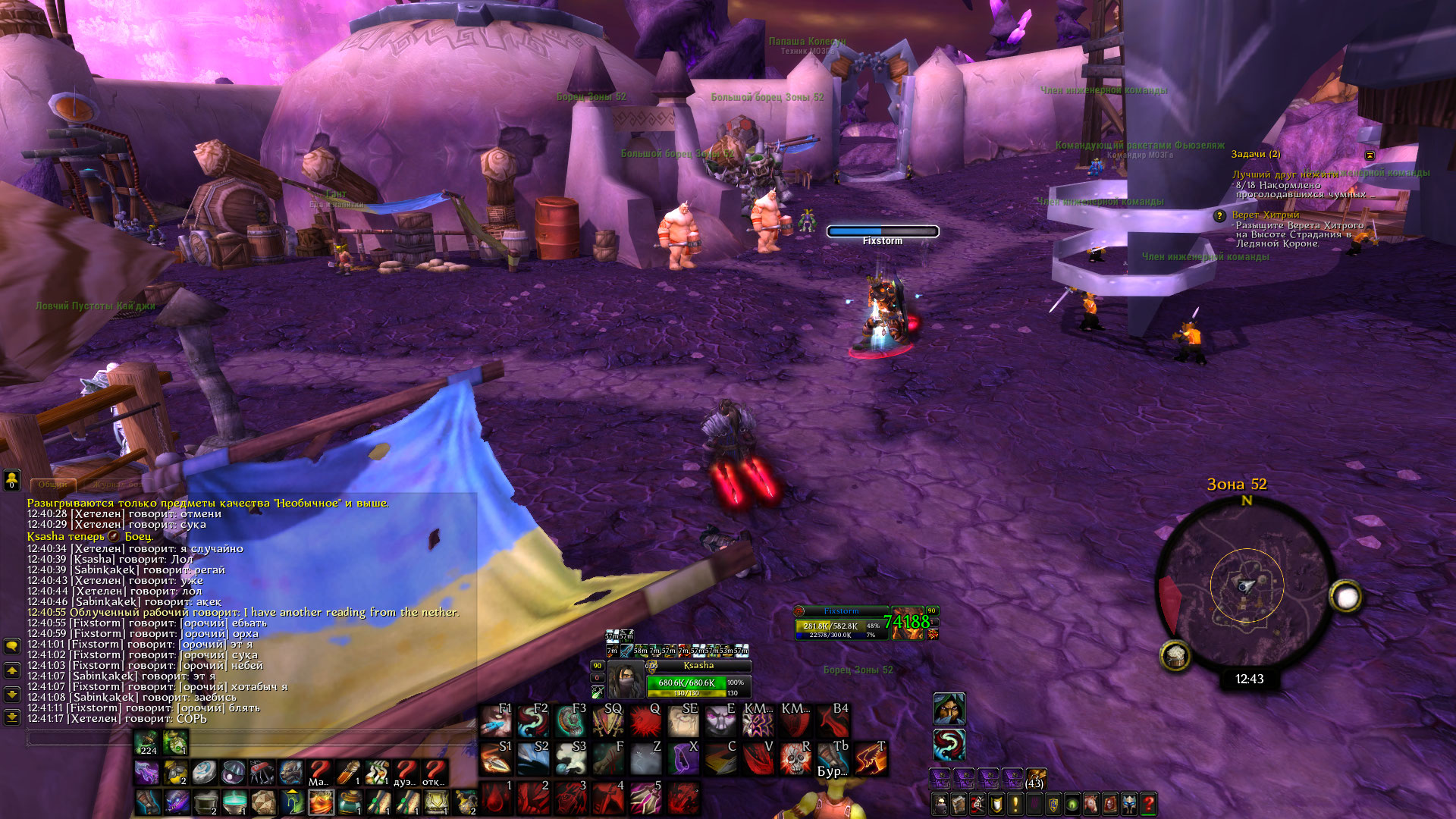Cast the red burst ability on Q
The height and width of the screenshot is (819, 1456).
pyautogui.click(x=645, y=720)
